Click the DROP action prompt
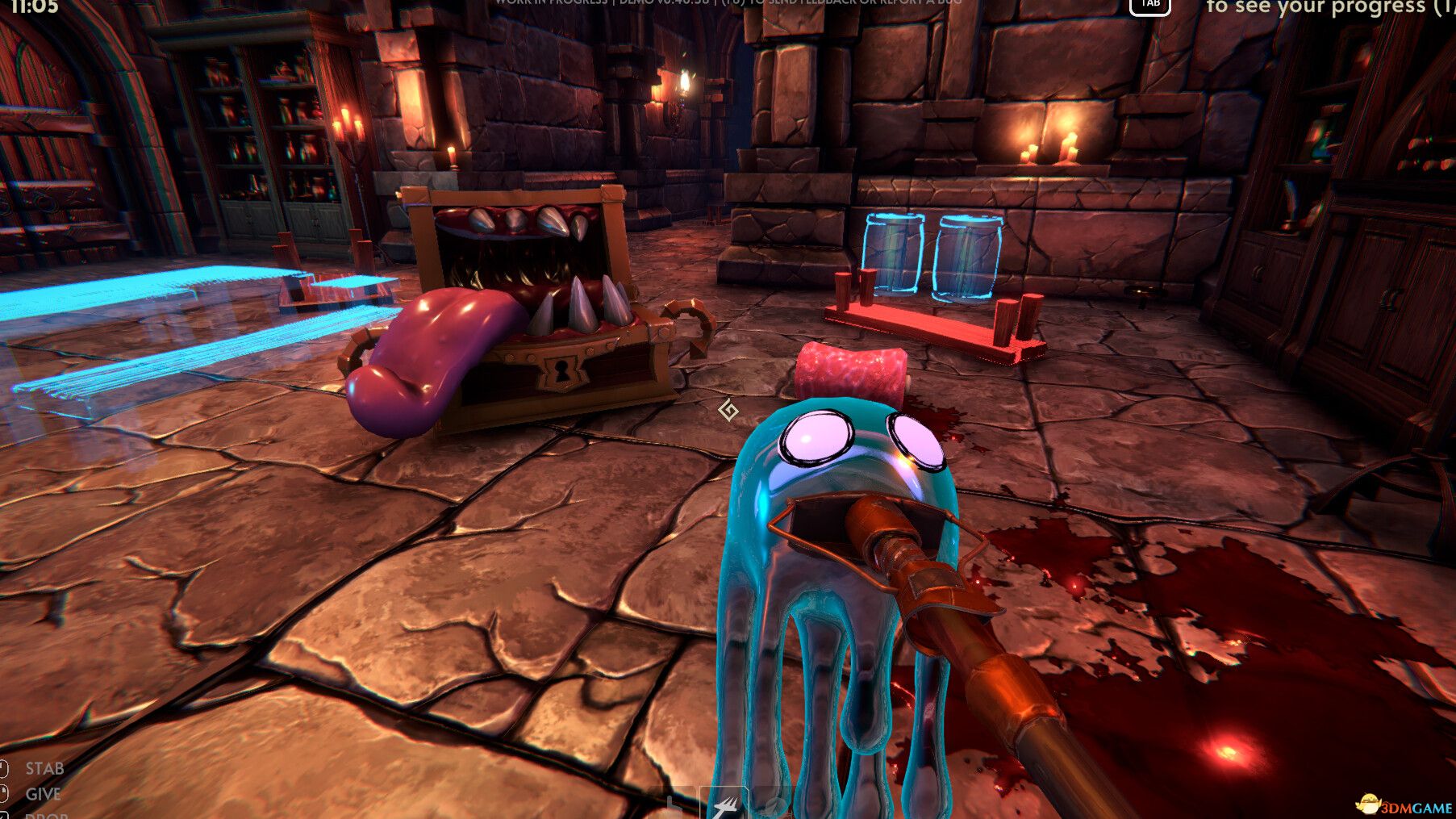The width and height of the screenshot is (1456, 819). (x=47, y=815)
